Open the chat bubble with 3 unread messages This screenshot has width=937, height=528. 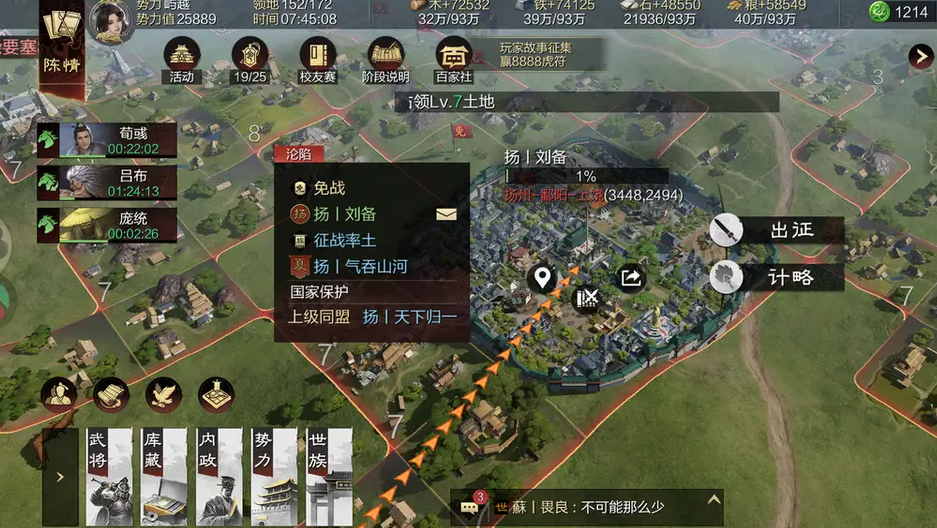click(470, 507)
